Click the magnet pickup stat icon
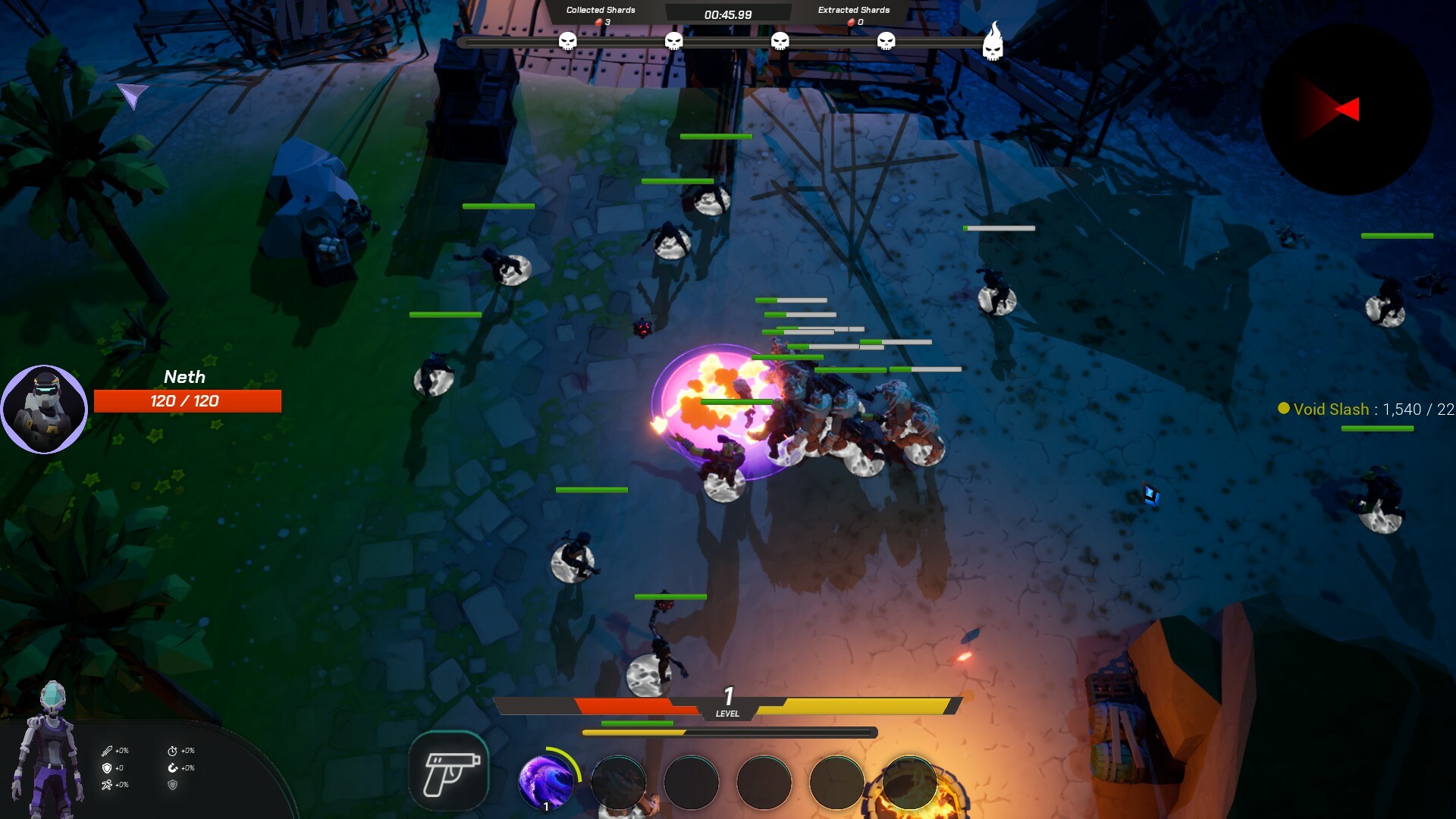This screenshot has height=819, width=1456. (x=173, y=768)
